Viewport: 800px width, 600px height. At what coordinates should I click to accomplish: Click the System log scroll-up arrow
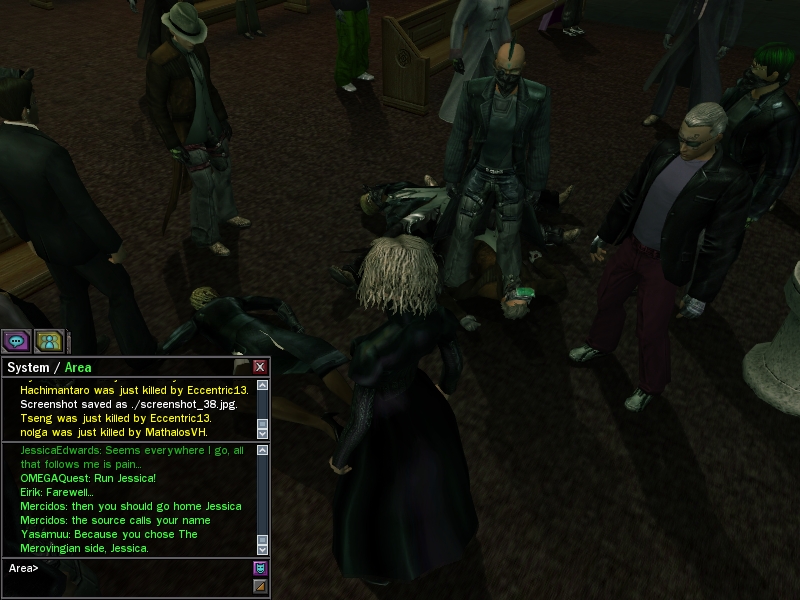(x=262, y=385)
